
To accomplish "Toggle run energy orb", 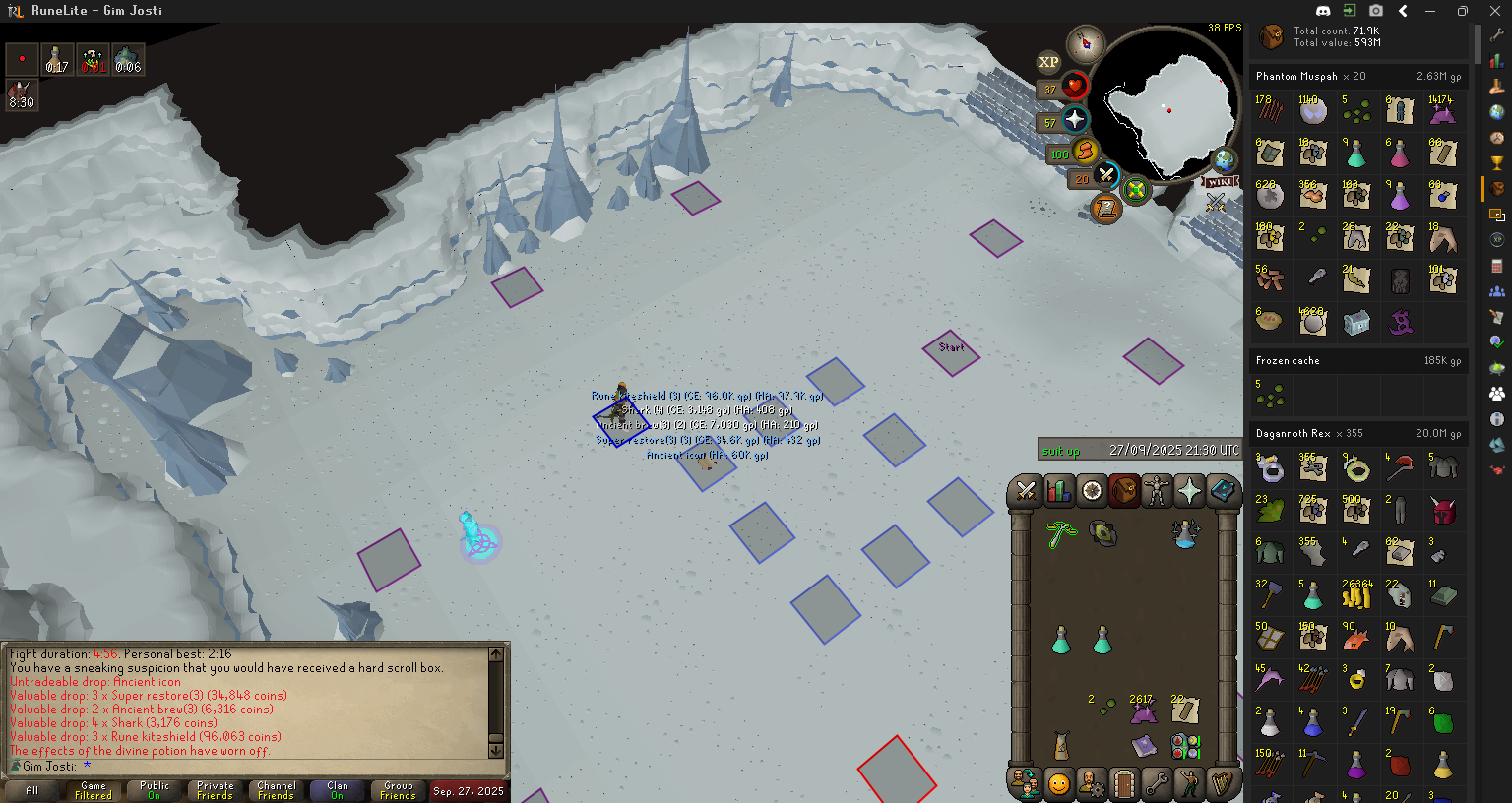I will [1085, 152].
